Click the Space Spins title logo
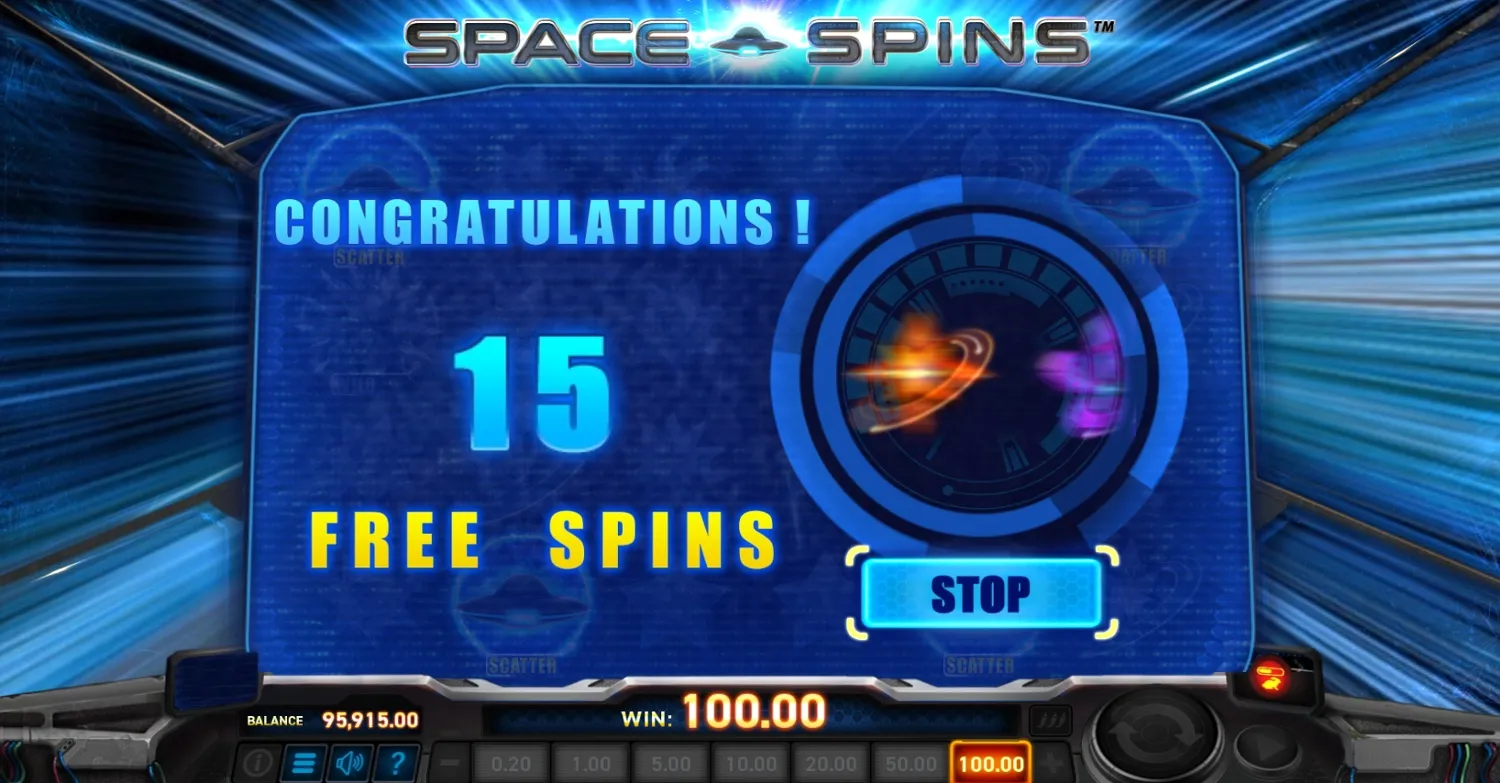This screenshot has height=783, width=1500. (750, 42)
